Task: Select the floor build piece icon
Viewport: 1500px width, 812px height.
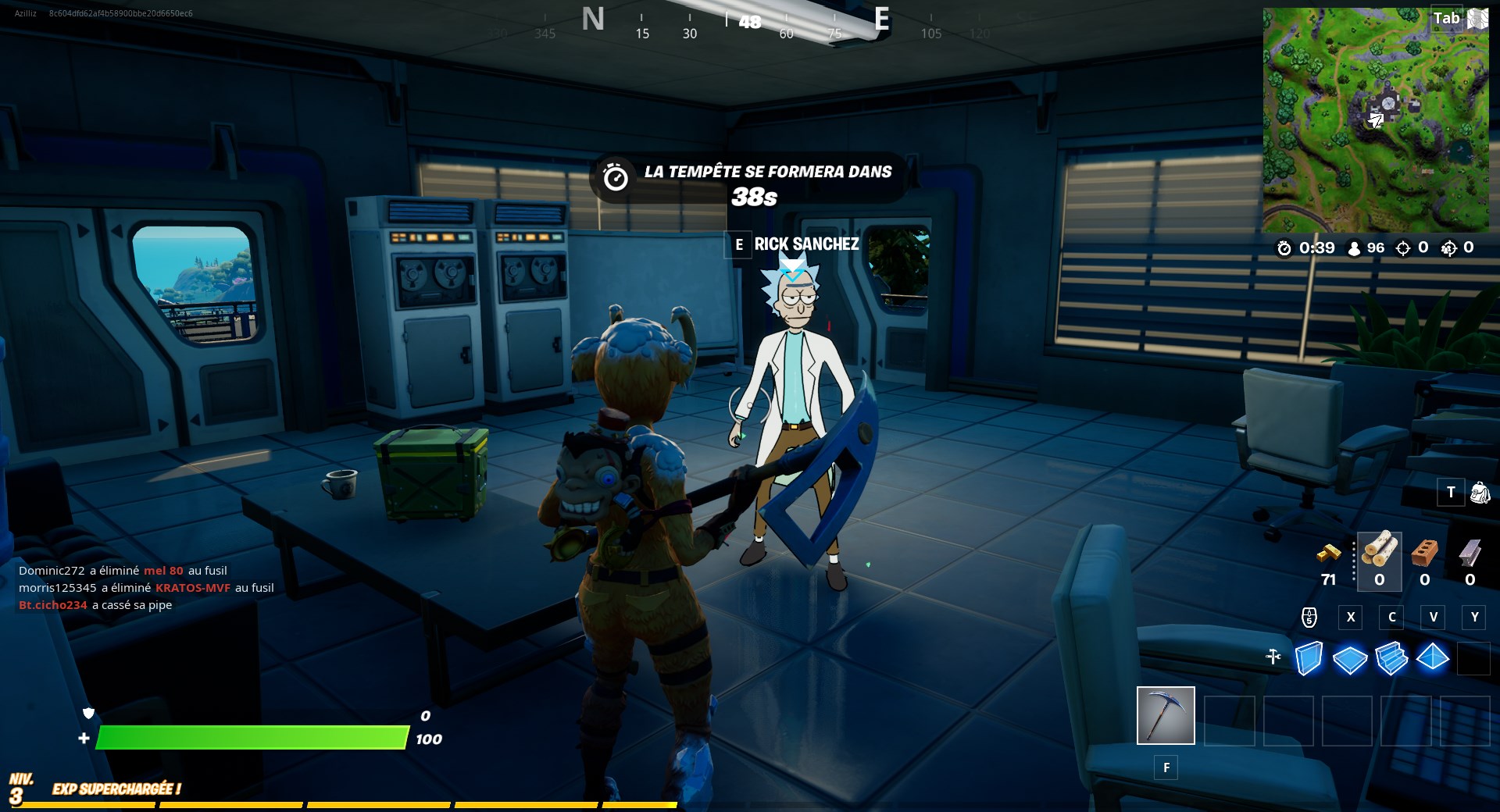Action: click(1349, 660)
